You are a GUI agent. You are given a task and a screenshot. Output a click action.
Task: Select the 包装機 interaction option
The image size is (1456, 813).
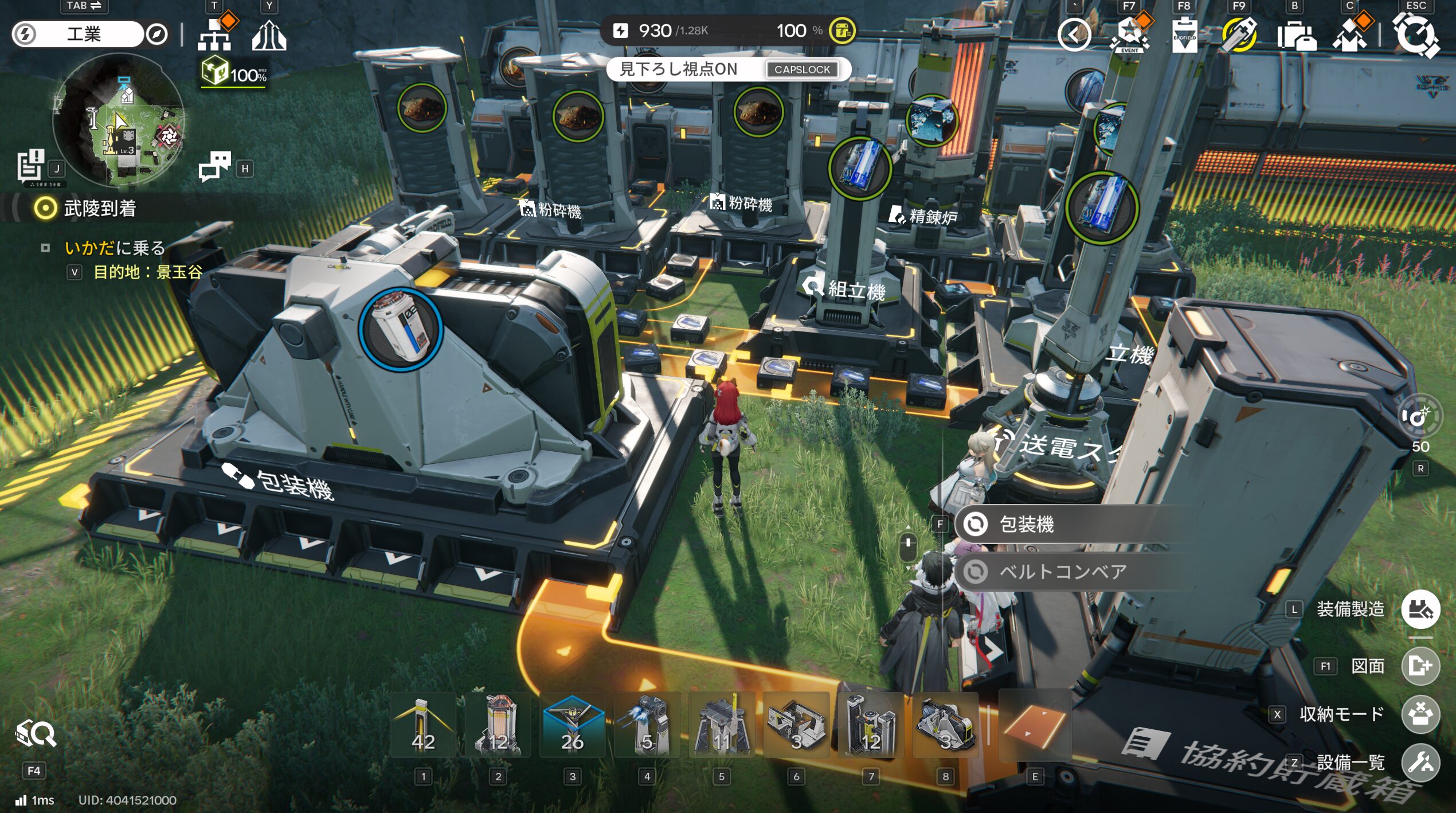(1026, 524)
